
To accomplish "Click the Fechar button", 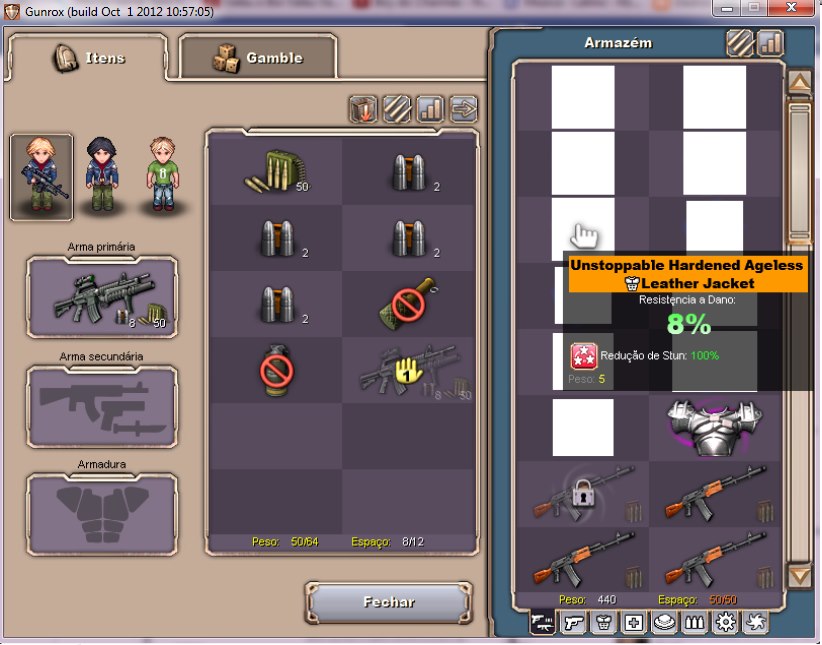I will click(x=388, y=602).
